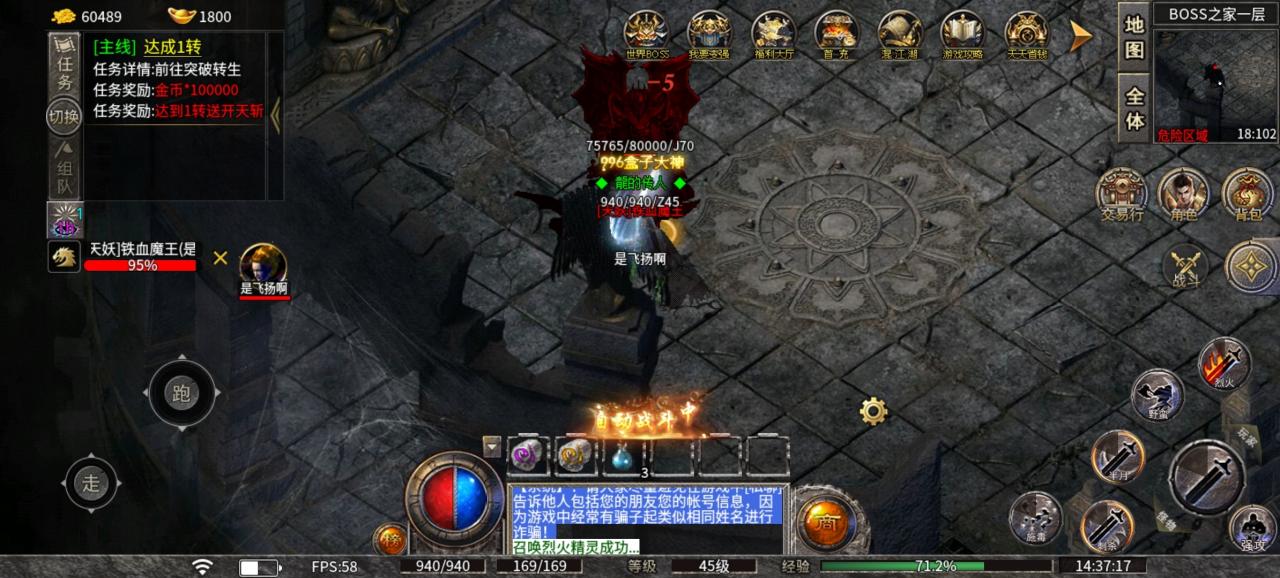Tap the 跑 run movement button
This screenshot has width=1280, height=578.
click(181, 394)
